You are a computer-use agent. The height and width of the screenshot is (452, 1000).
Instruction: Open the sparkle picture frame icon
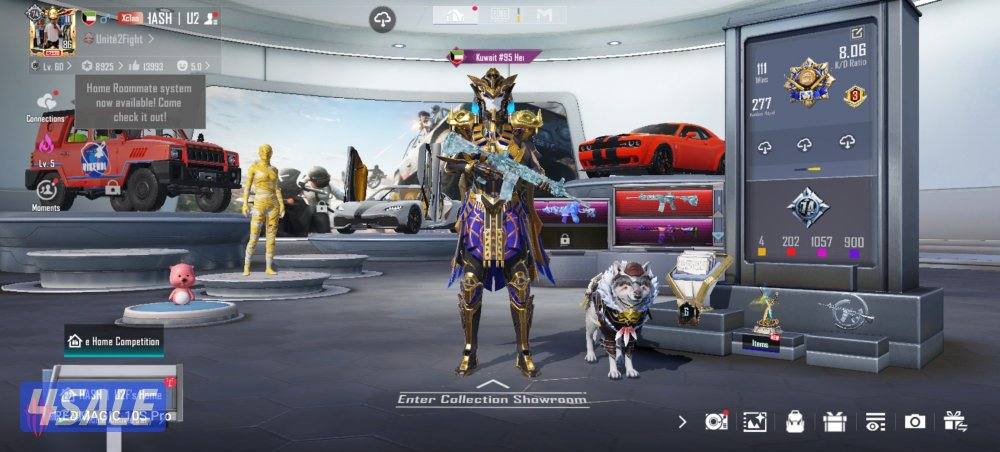click(754, 422)
